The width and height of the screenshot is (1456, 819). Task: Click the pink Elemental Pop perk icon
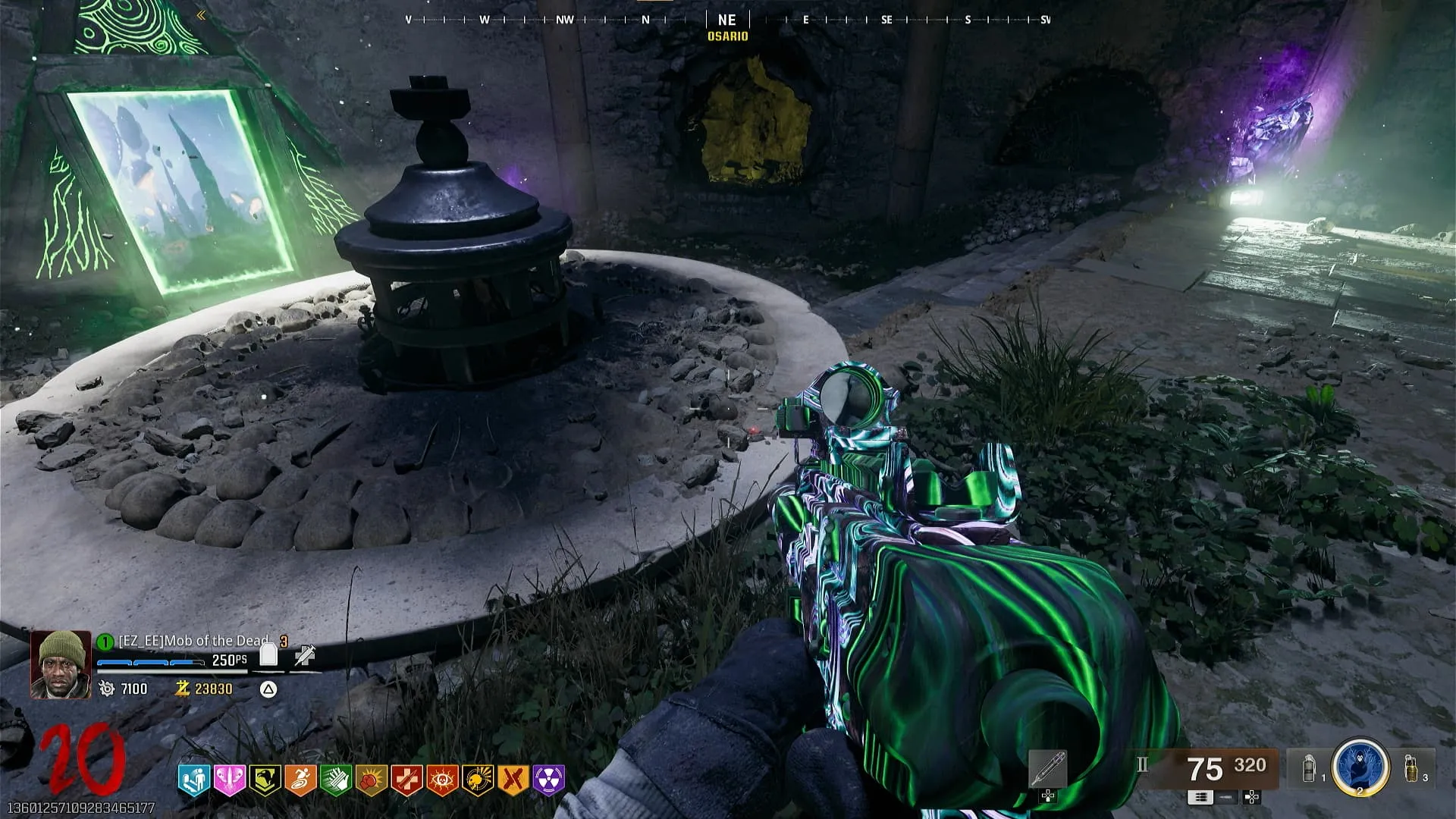point(229,780)
